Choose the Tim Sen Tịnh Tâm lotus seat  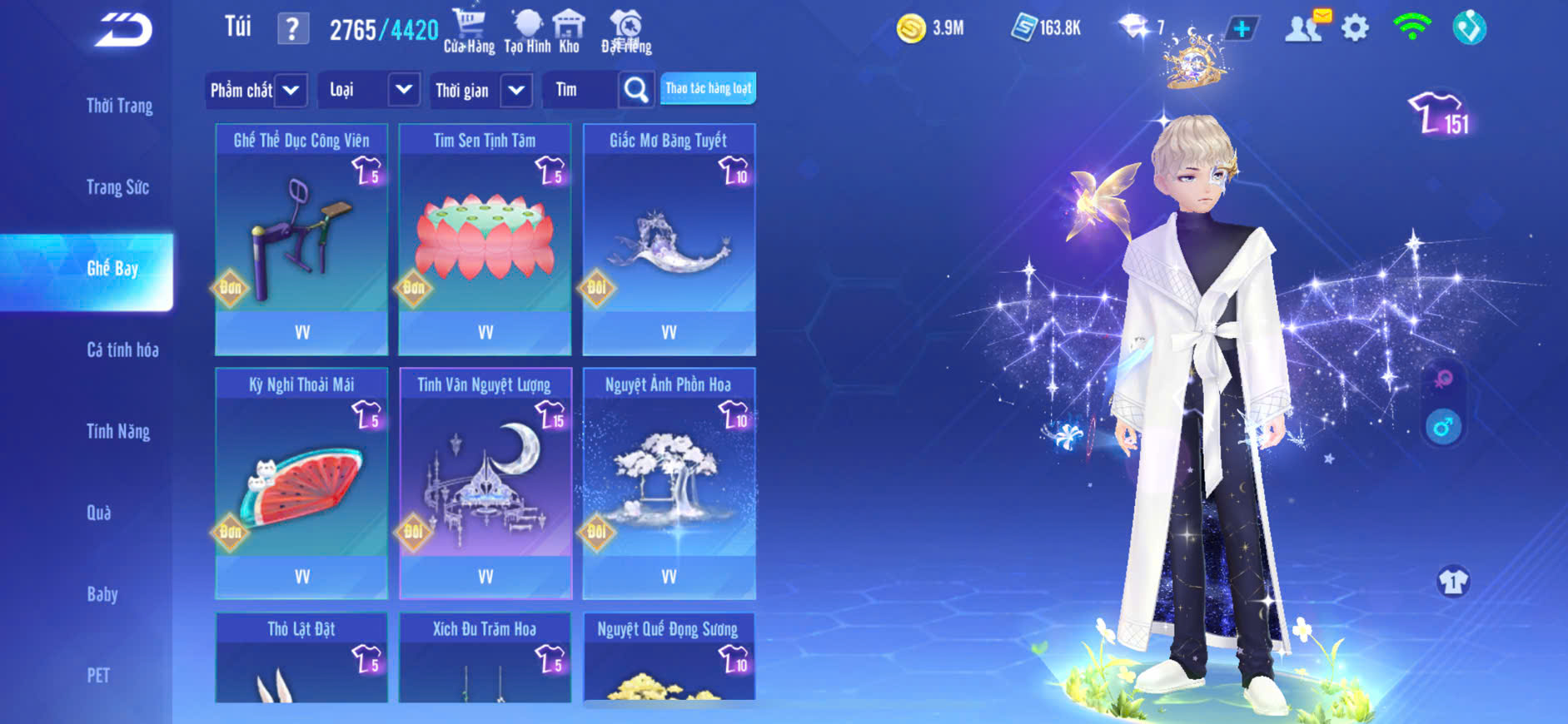485,239
